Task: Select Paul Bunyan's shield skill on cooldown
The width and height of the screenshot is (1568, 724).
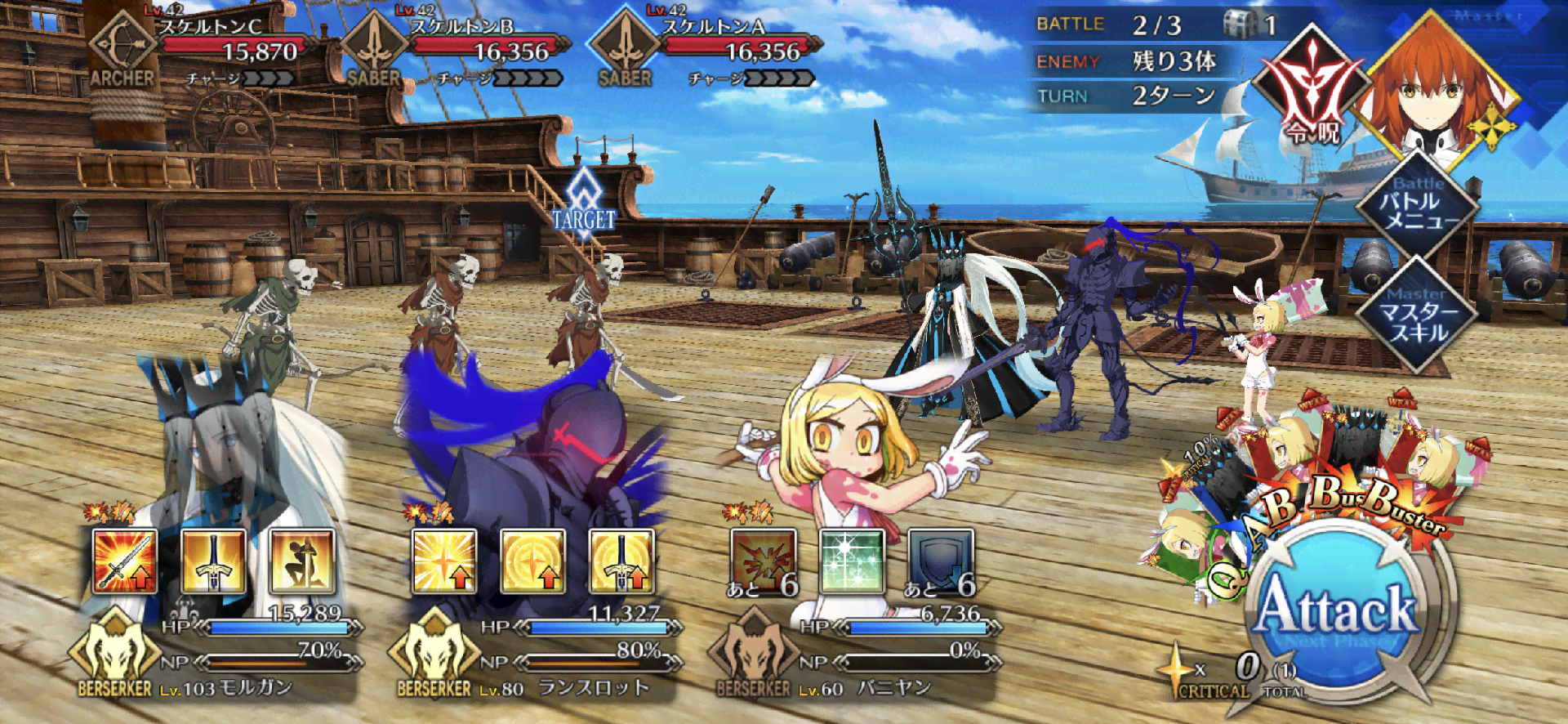Action: coord(941,561)
